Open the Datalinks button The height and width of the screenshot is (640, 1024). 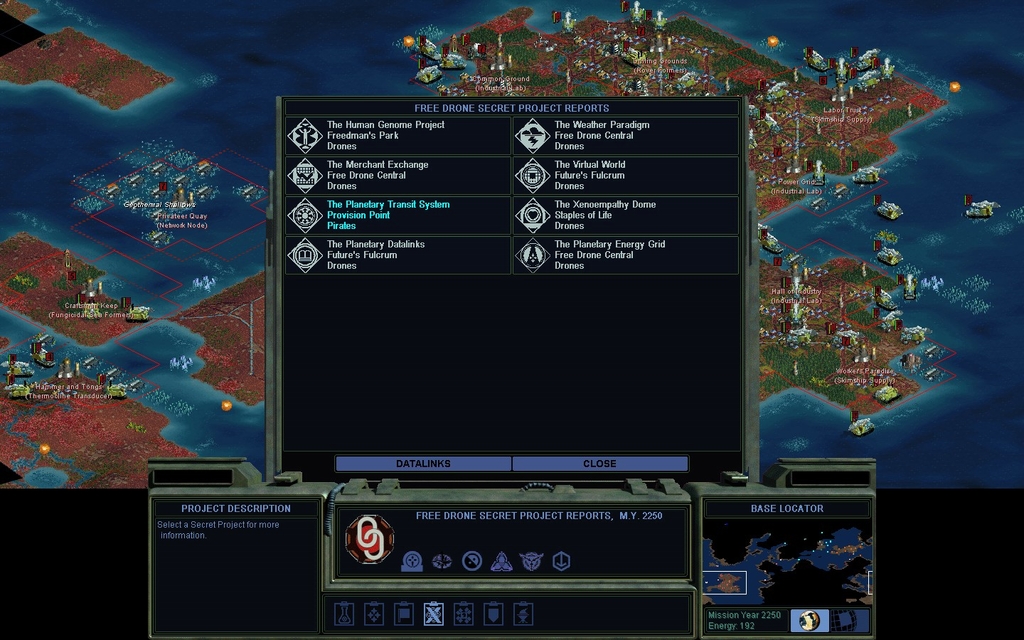(x=423, y=464)
